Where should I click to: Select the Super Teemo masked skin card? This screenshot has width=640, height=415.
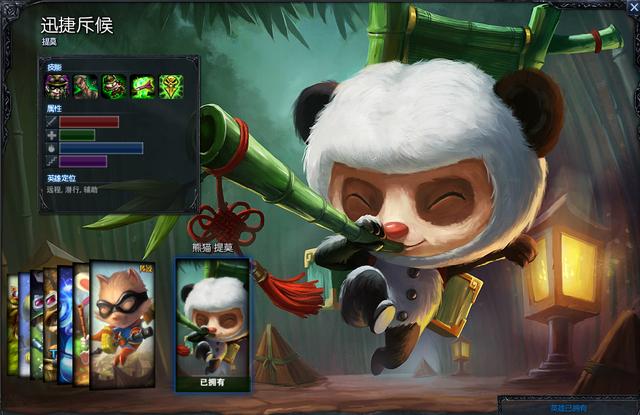pos(122,322)
